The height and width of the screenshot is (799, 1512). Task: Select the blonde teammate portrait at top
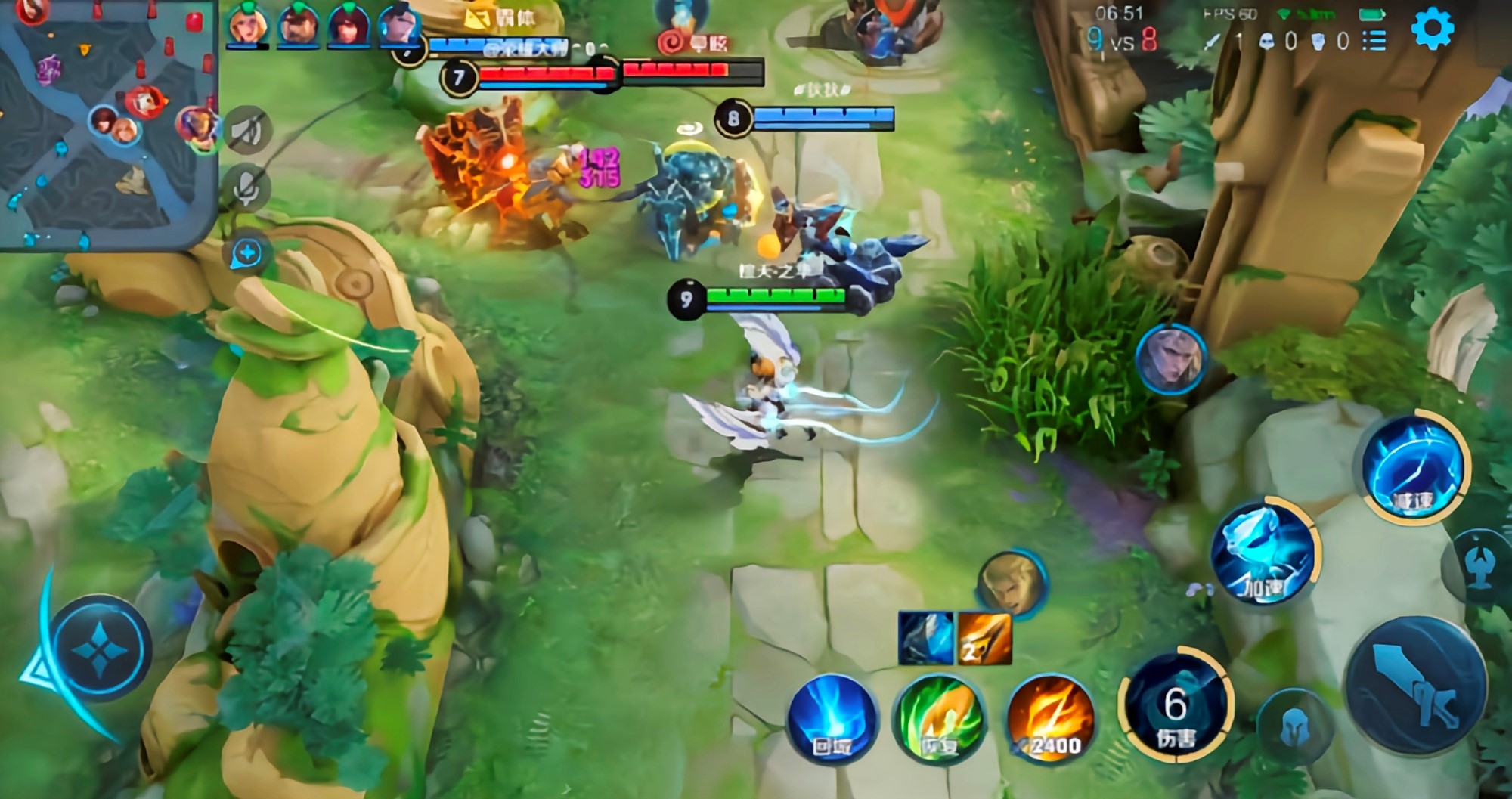tap(246, 26)
